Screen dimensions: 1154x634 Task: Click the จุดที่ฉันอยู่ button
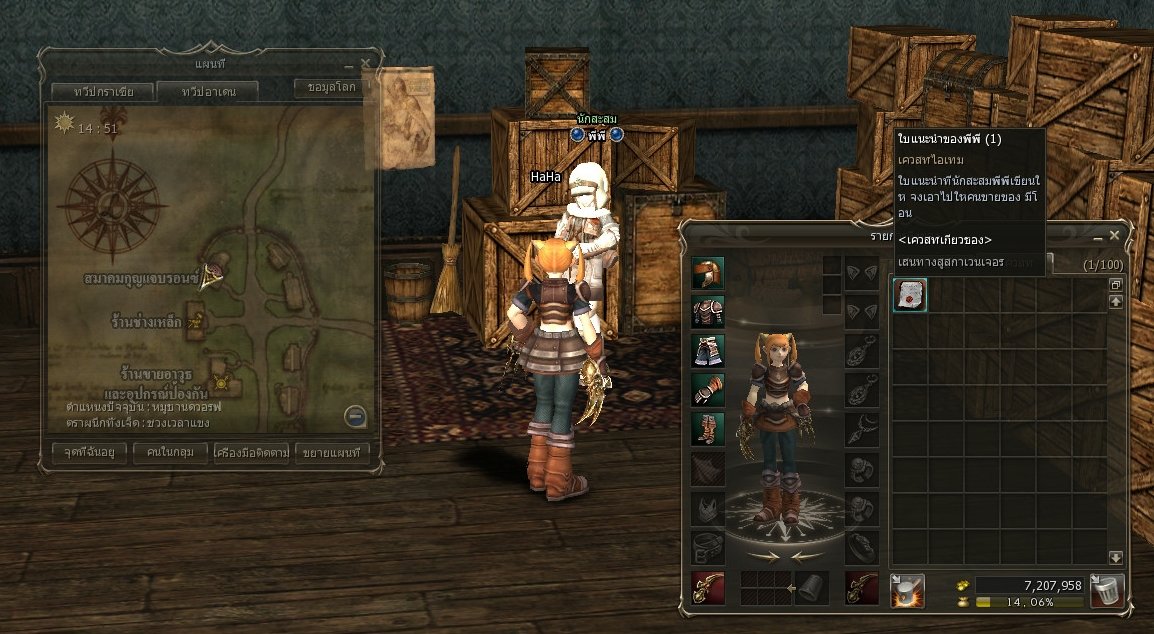coord(91,453)
